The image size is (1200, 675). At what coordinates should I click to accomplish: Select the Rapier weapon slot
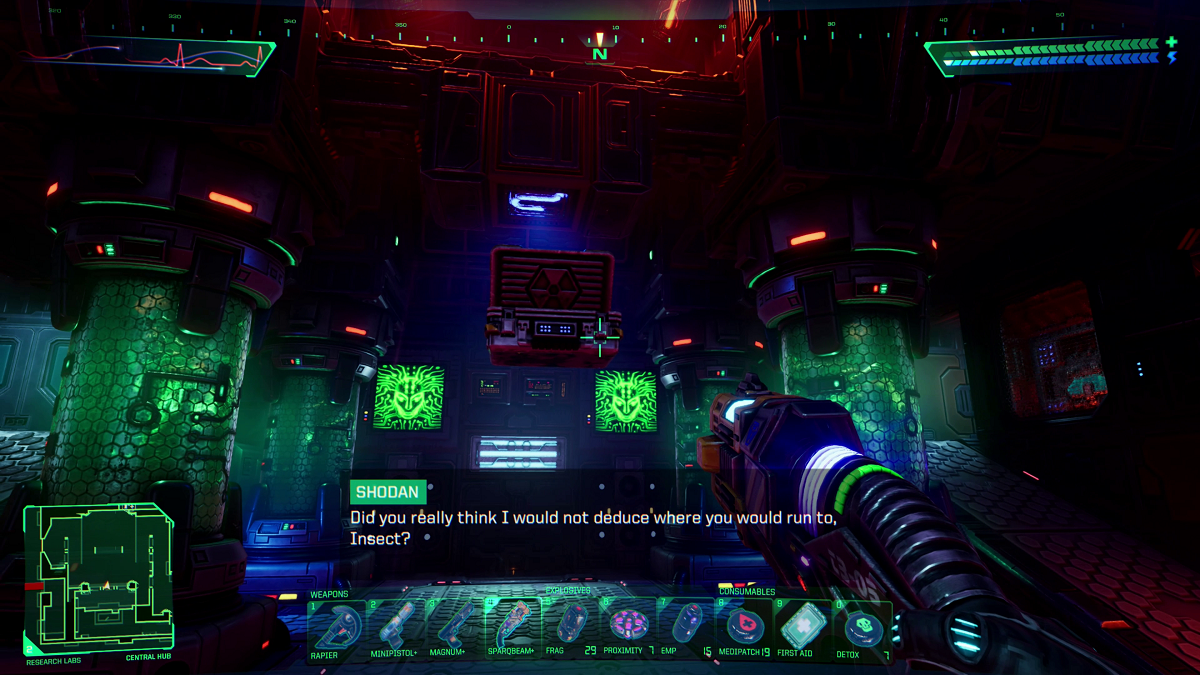click(336, 627)
